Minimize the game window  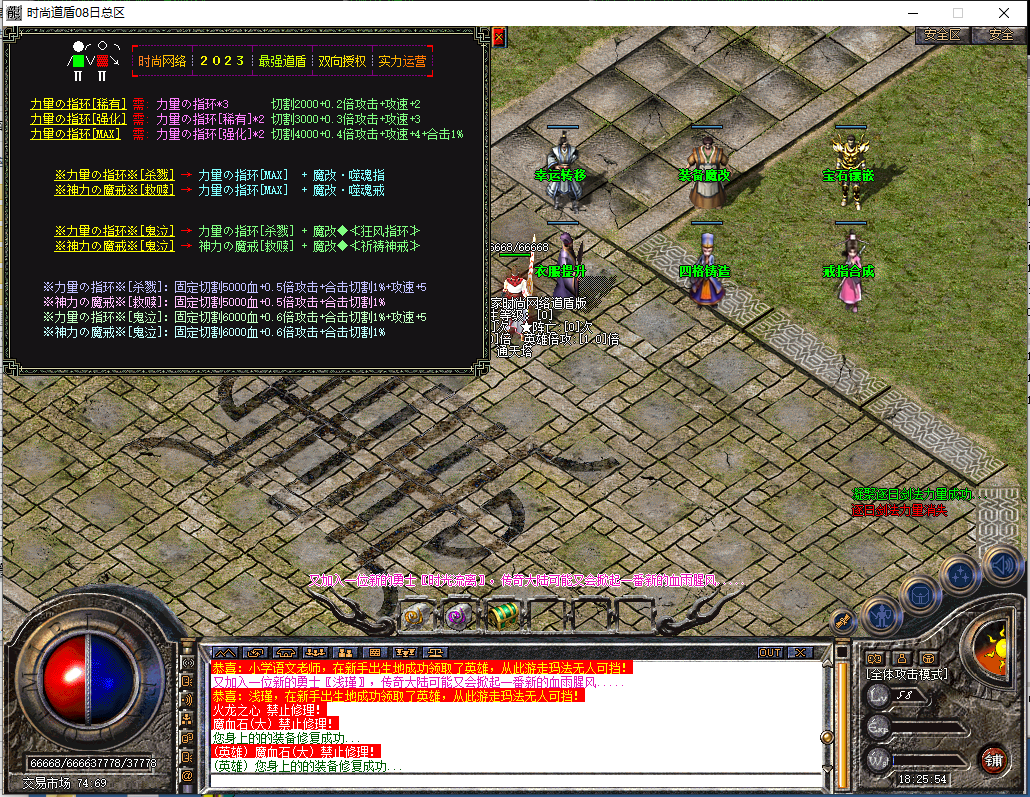click(911, 13)
